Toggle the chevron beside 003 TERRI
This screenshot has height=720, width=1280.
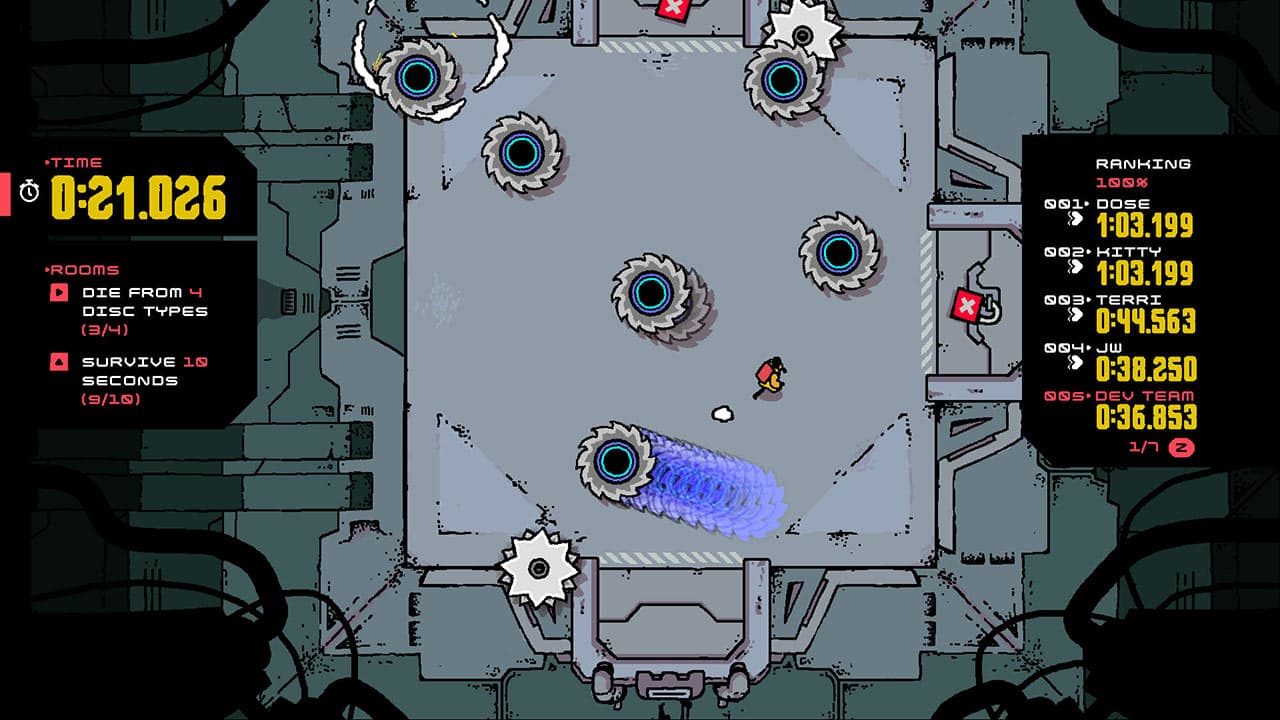point(1075,316)
